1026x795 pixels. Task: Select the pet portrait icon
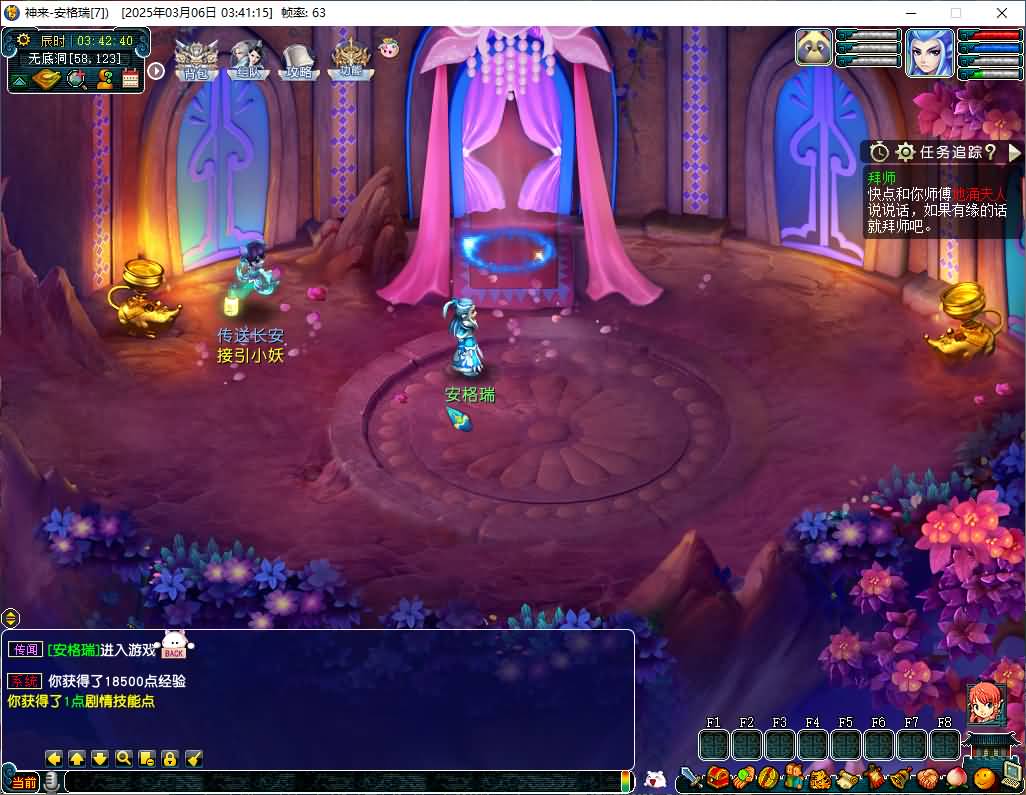pos(814,48)
